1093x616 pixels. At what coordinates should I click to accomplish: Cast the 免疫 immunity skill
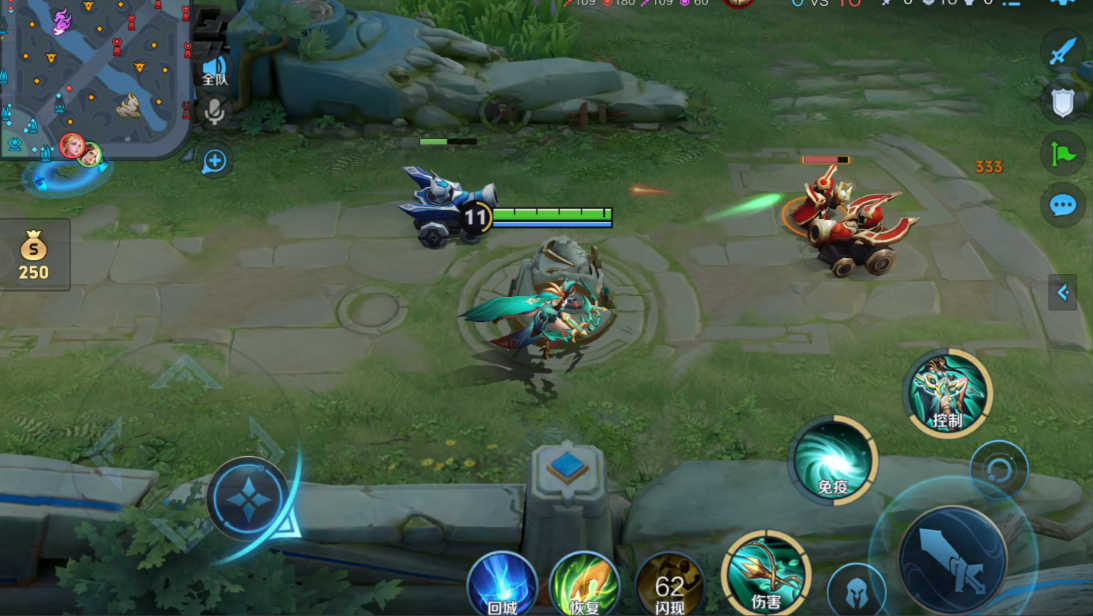(x=832, y=460)
